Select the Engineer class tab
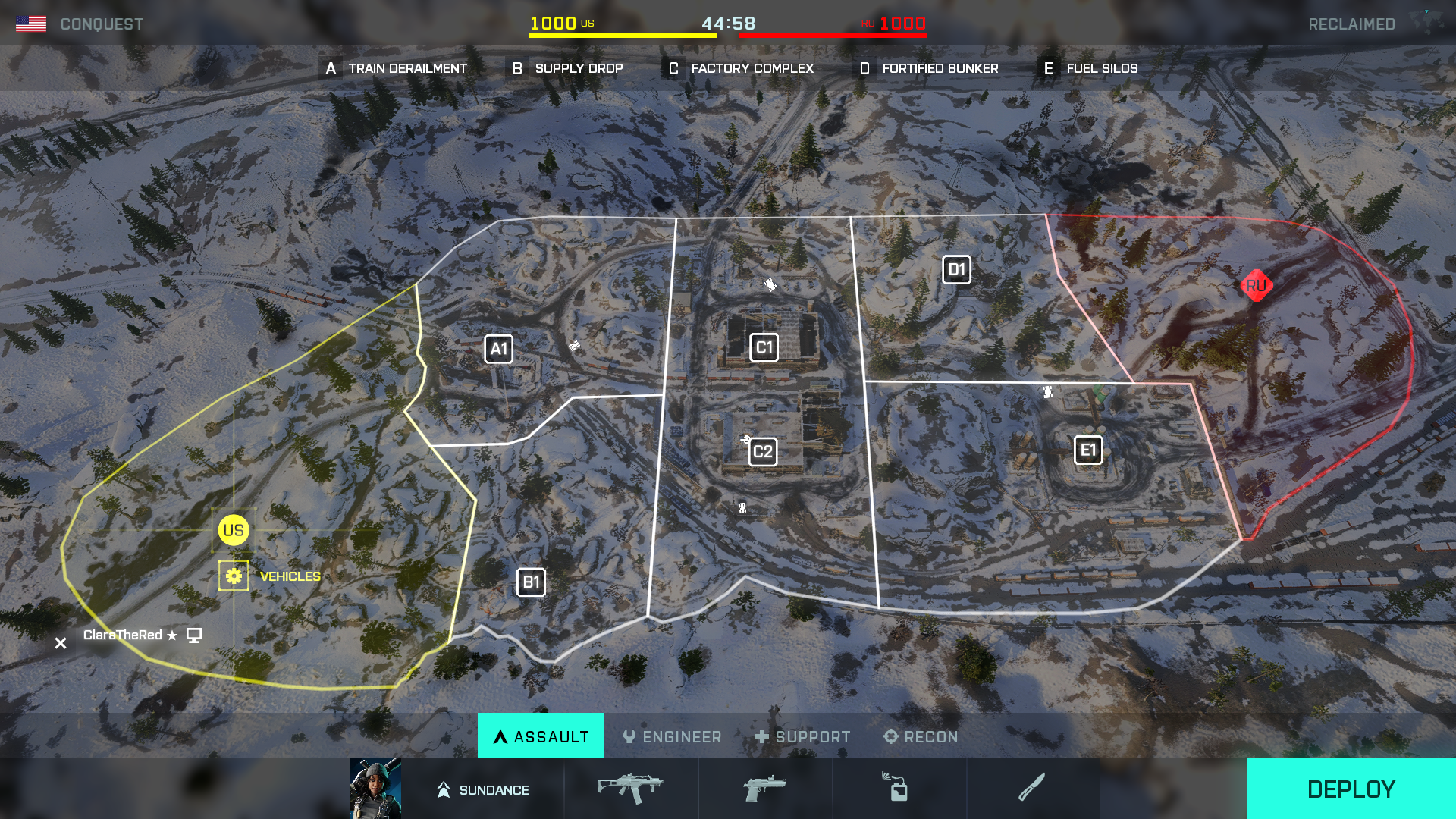The width and height of the screenshot is (1456, 819). (x=672, y=736)
